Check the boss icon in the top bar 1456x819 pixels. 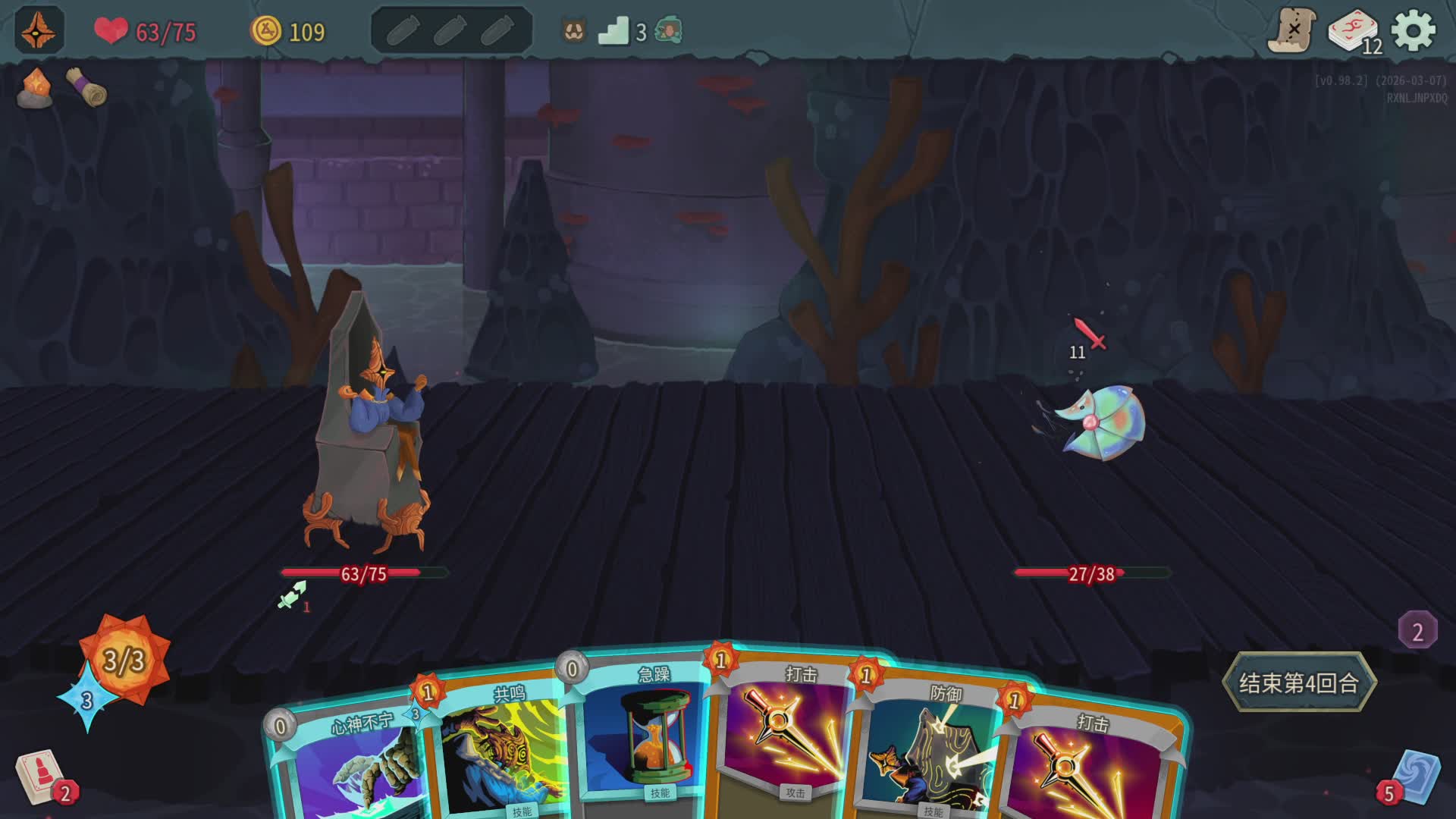click(x=669, y=31)
